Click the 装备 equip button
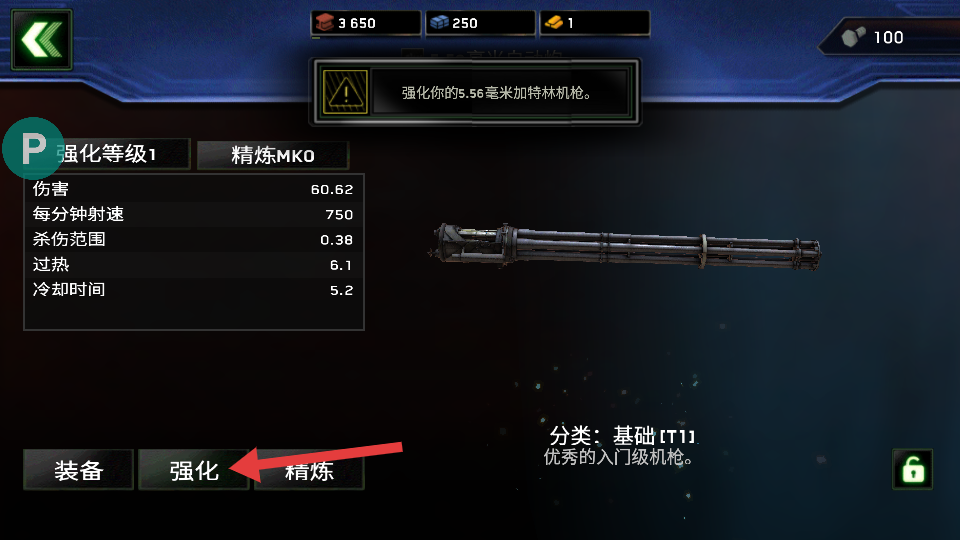The width and height of the screenshot is (960, 540). (x=79, y=470)
